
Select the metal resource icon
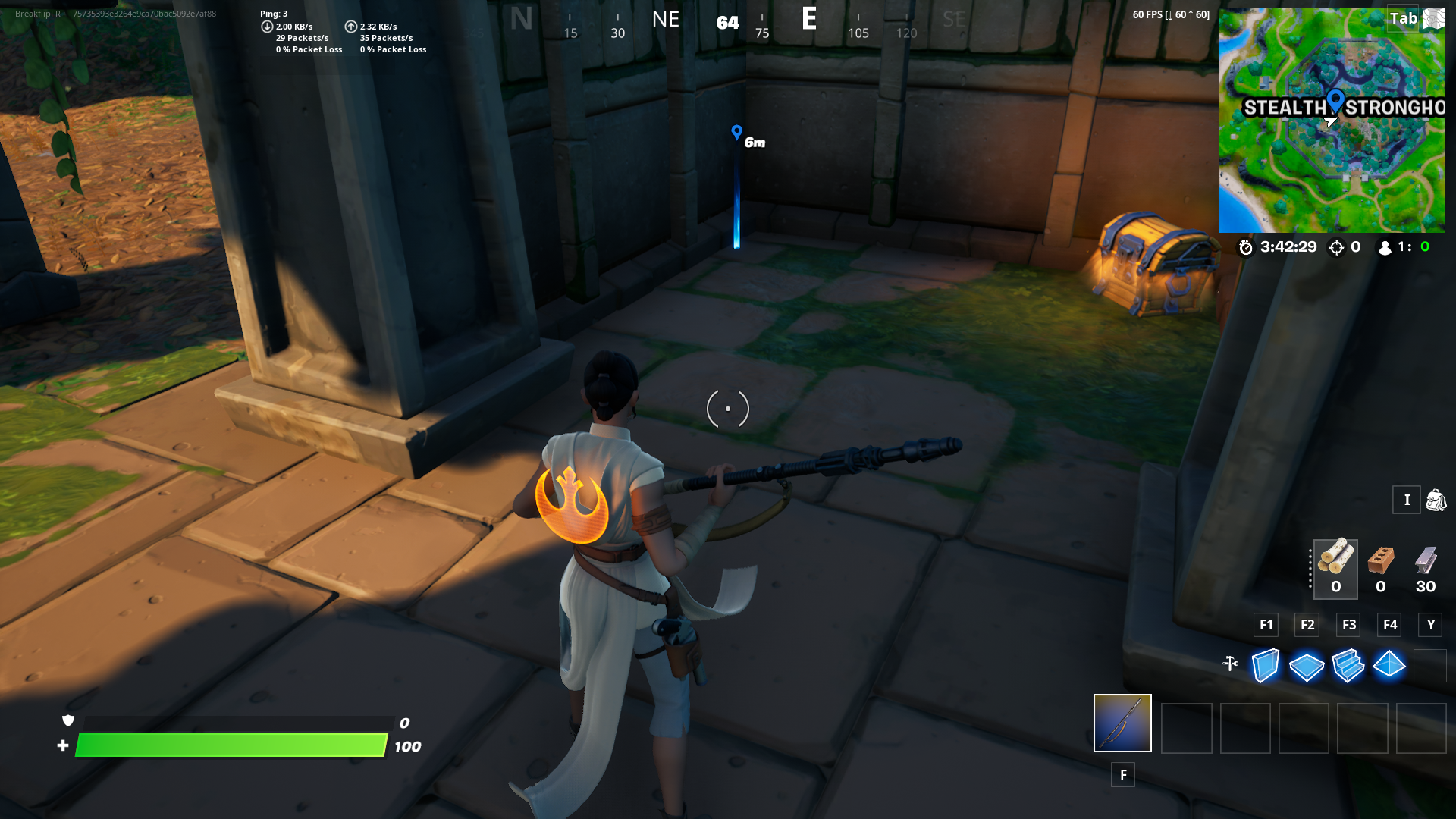(1424, 563)
